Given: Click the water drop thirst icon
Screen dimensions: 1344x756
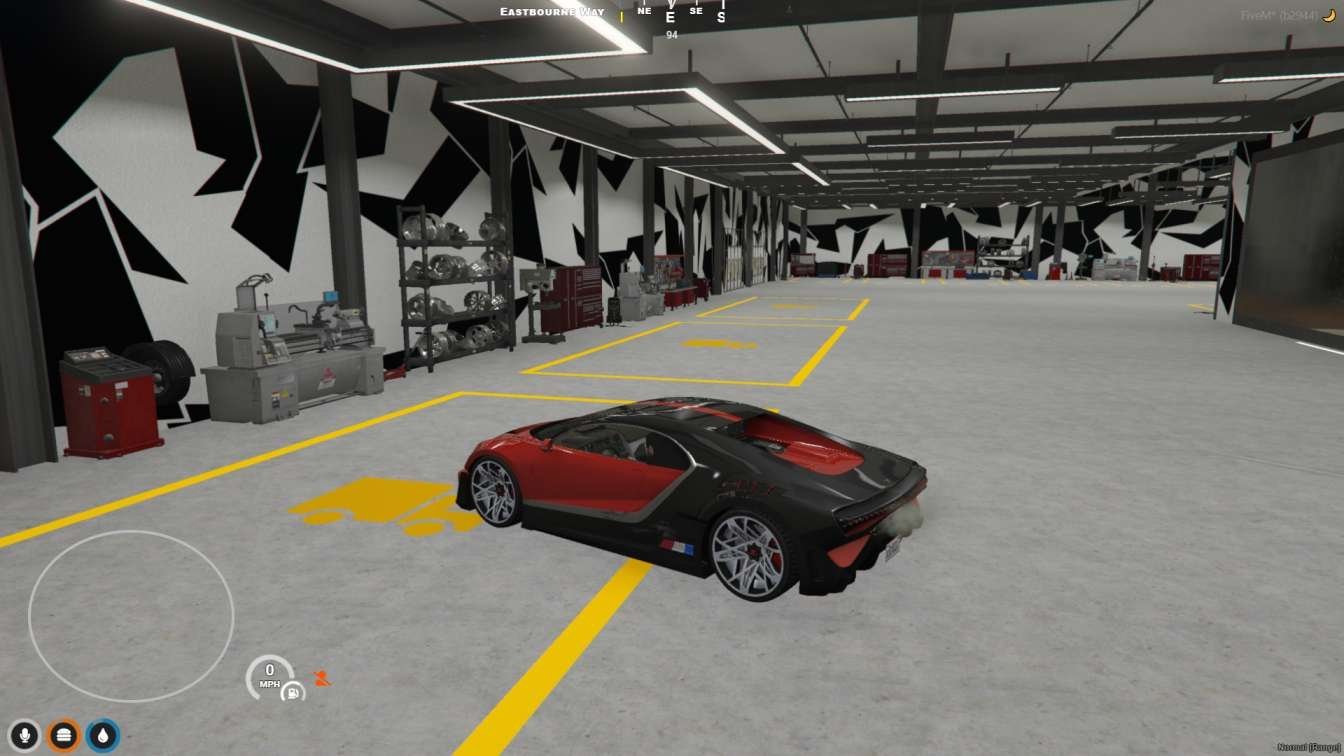Looking at the screenshot, I should 103,736.
